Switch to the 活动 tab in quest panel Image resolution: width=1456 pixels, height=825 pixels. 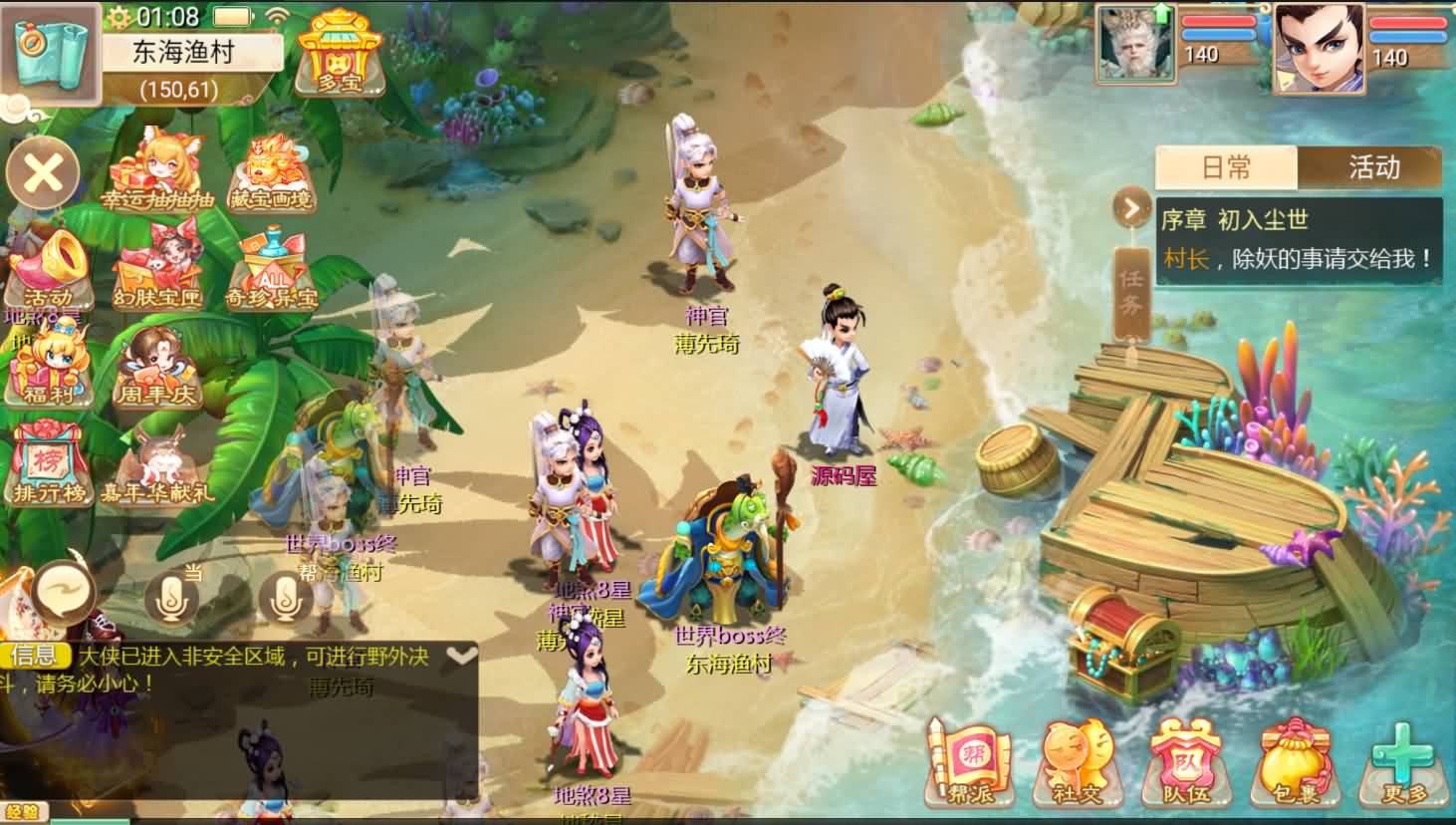[1372, 167]
